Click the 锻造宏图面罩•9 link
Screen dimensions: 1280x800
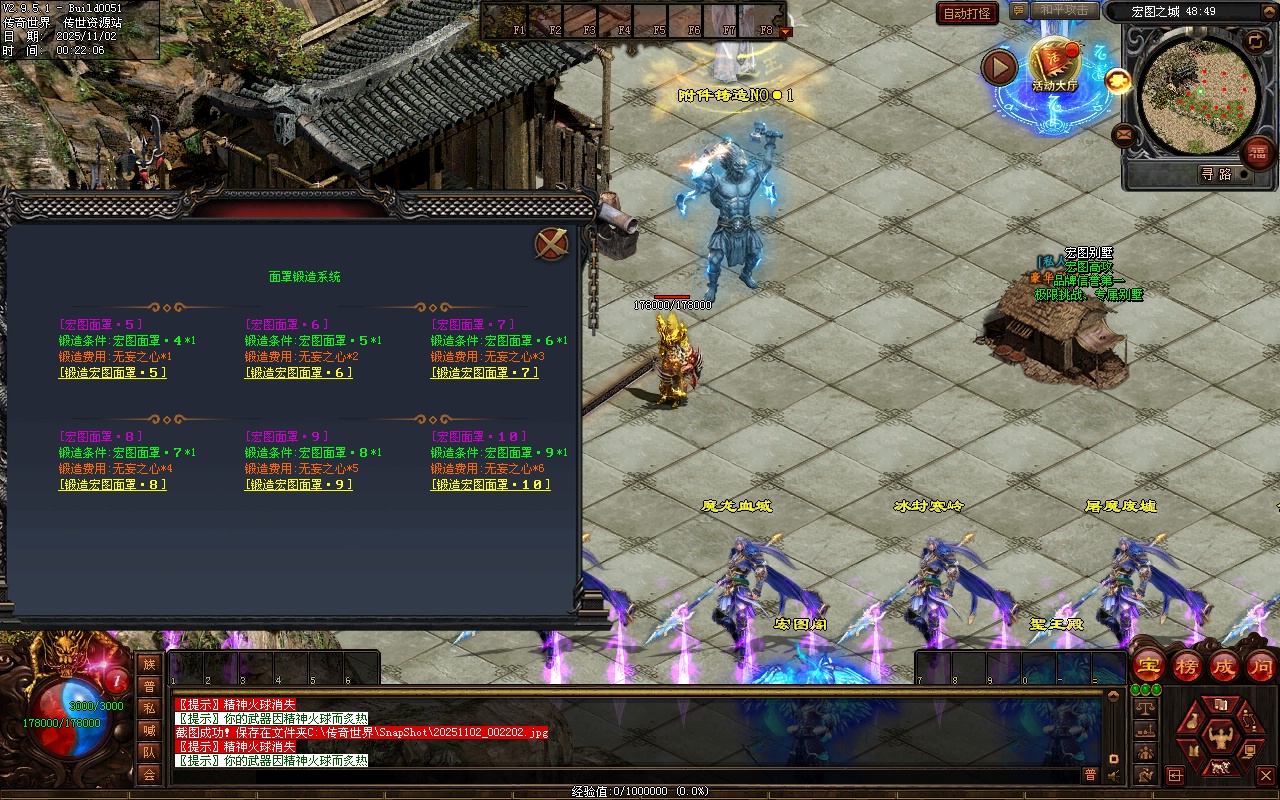(x=298, y=485)
